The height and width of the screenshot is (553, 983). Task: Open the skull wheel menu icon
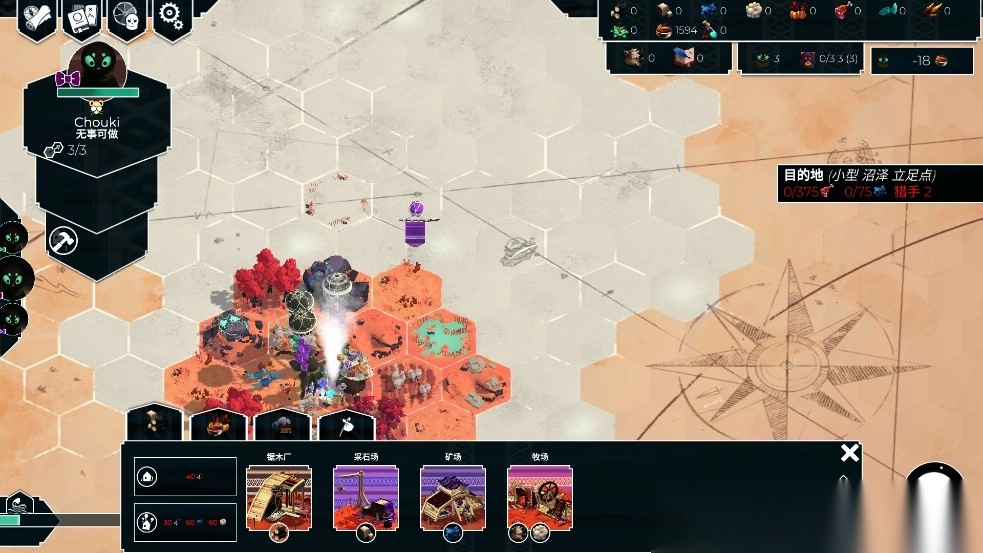(127, 17)
